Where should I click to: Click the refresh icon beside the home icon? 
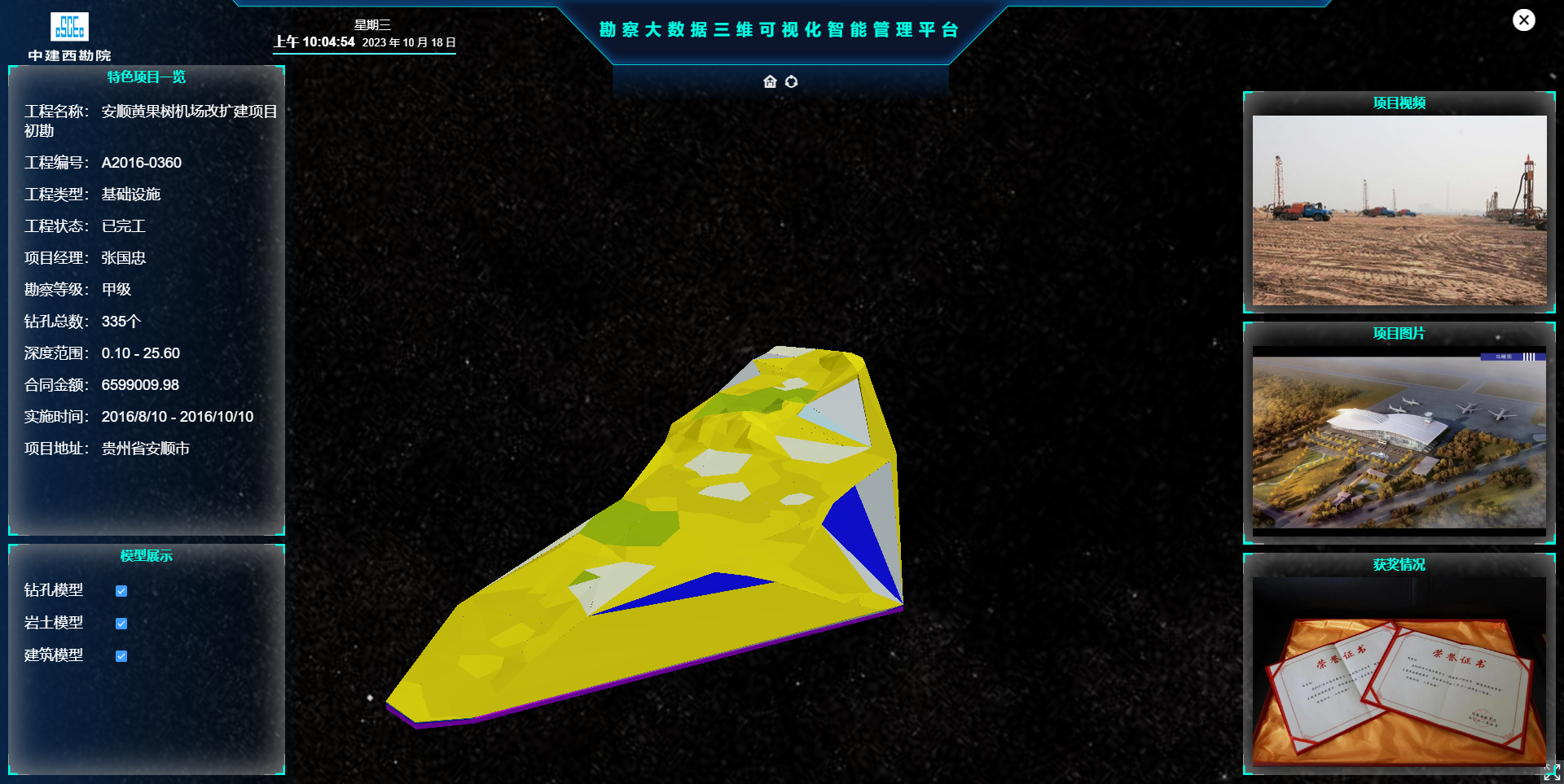click(x=791, y=81)
